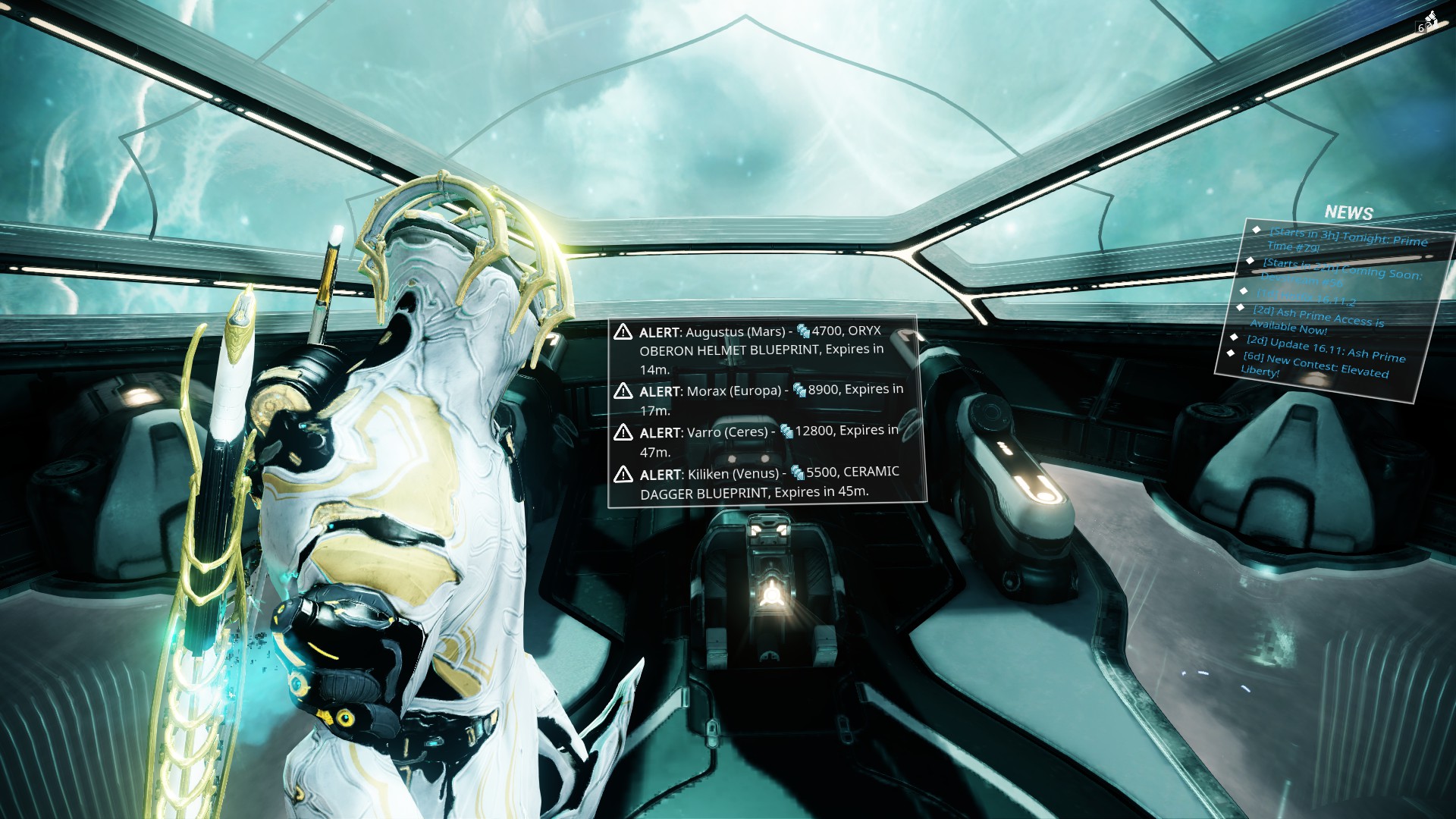Click the warning icon beside the Augustus alert
The width and height of the screenshot is (1456, 819).
tap(623, 331)
